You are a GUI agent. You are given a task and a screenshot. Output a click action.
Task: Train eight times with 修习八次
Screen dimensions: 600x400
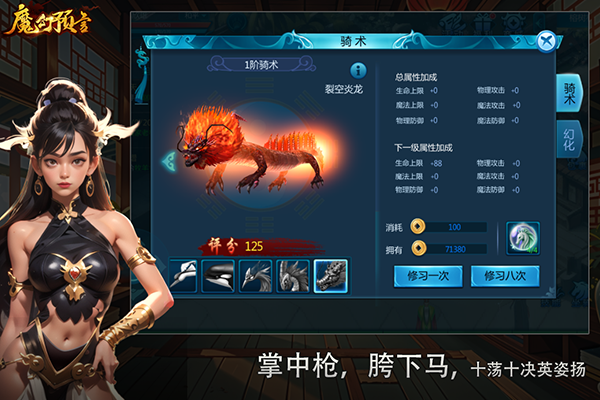504,274
